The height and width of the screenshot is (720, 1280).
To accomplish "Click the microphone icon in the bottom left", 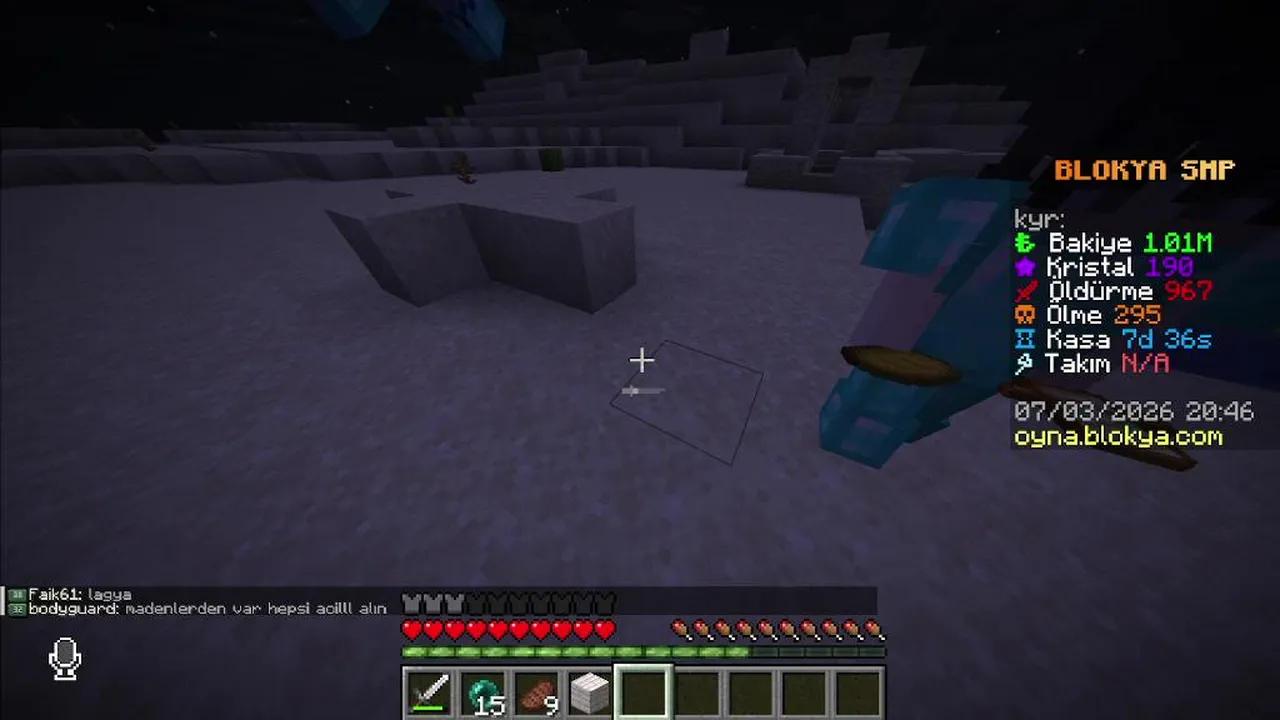I will click(64, 657).
